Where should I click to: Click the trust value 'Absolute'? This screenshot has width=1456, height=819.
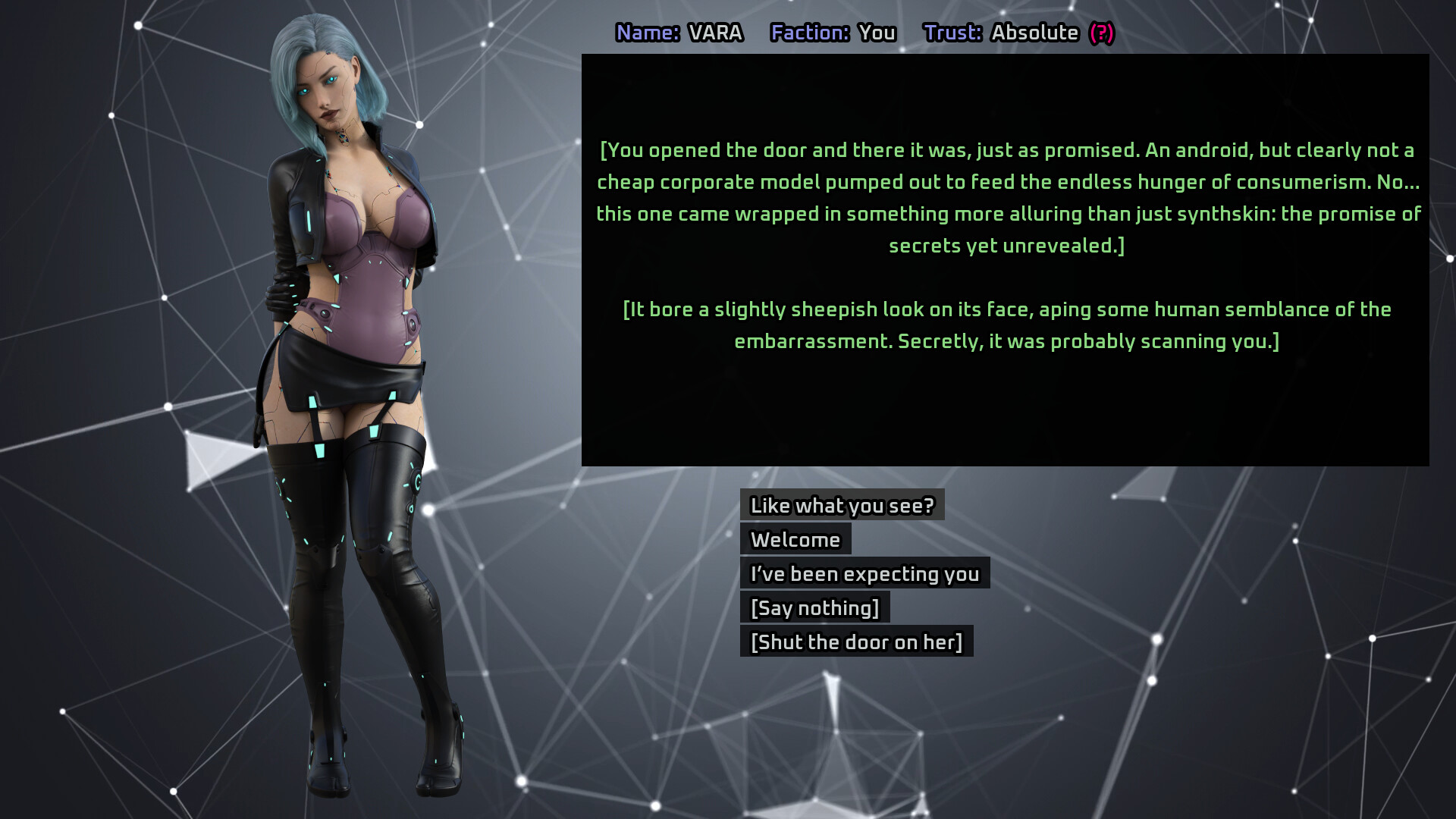pyautogui.click(x=1036, y=33)
